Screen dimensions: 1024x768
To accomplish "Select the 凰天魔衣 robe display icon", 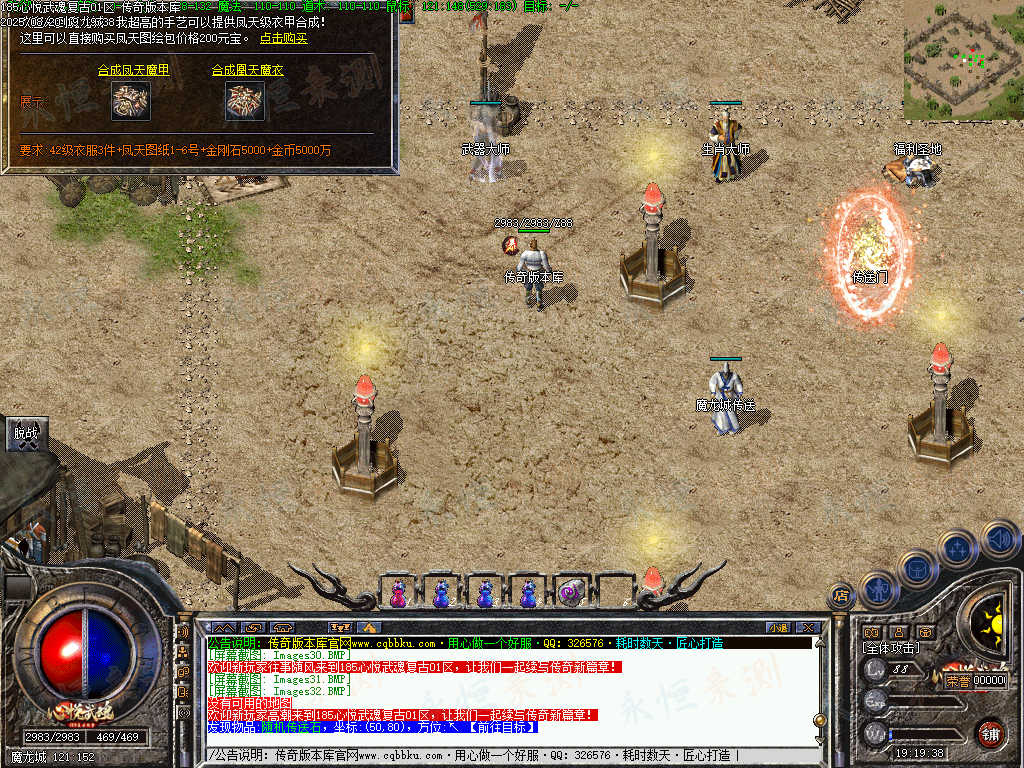I will pos(245,101).
